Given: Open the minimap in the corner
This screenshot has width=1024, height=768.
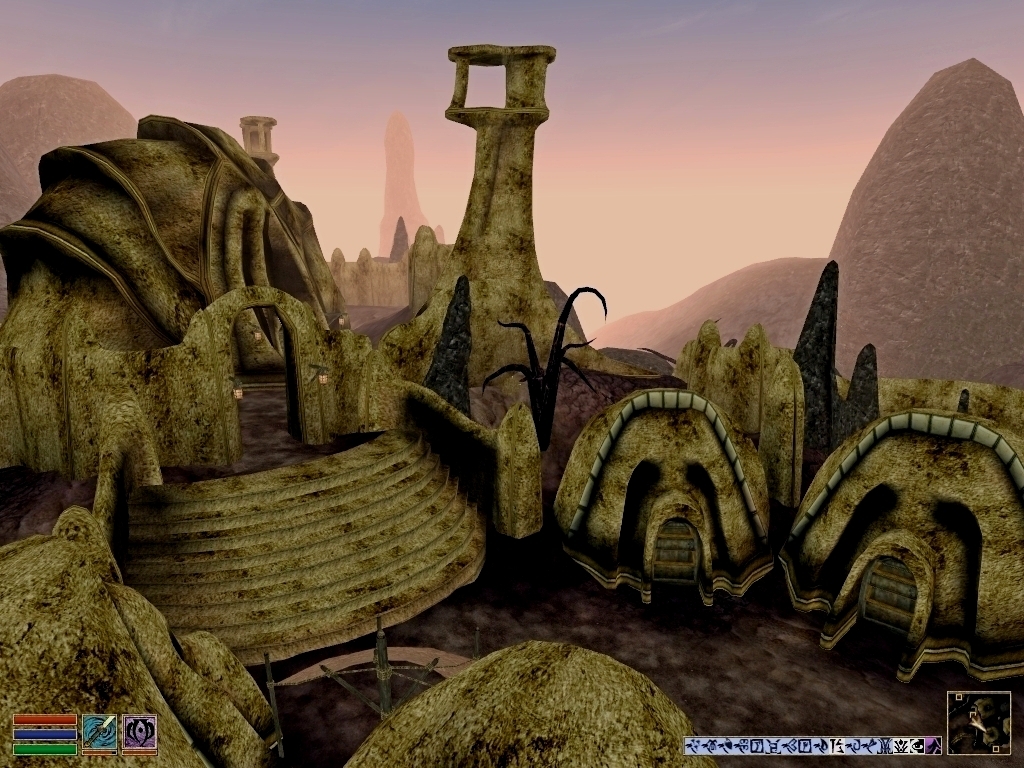Looking at the screenshot, I should [978, 722].
